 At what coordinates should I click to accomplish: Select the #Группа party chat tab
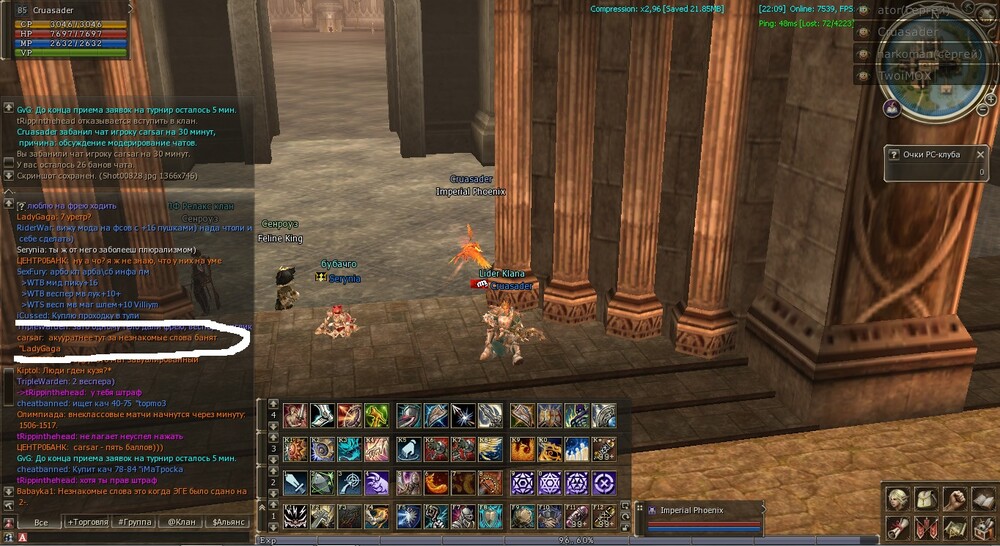(134, 522)
